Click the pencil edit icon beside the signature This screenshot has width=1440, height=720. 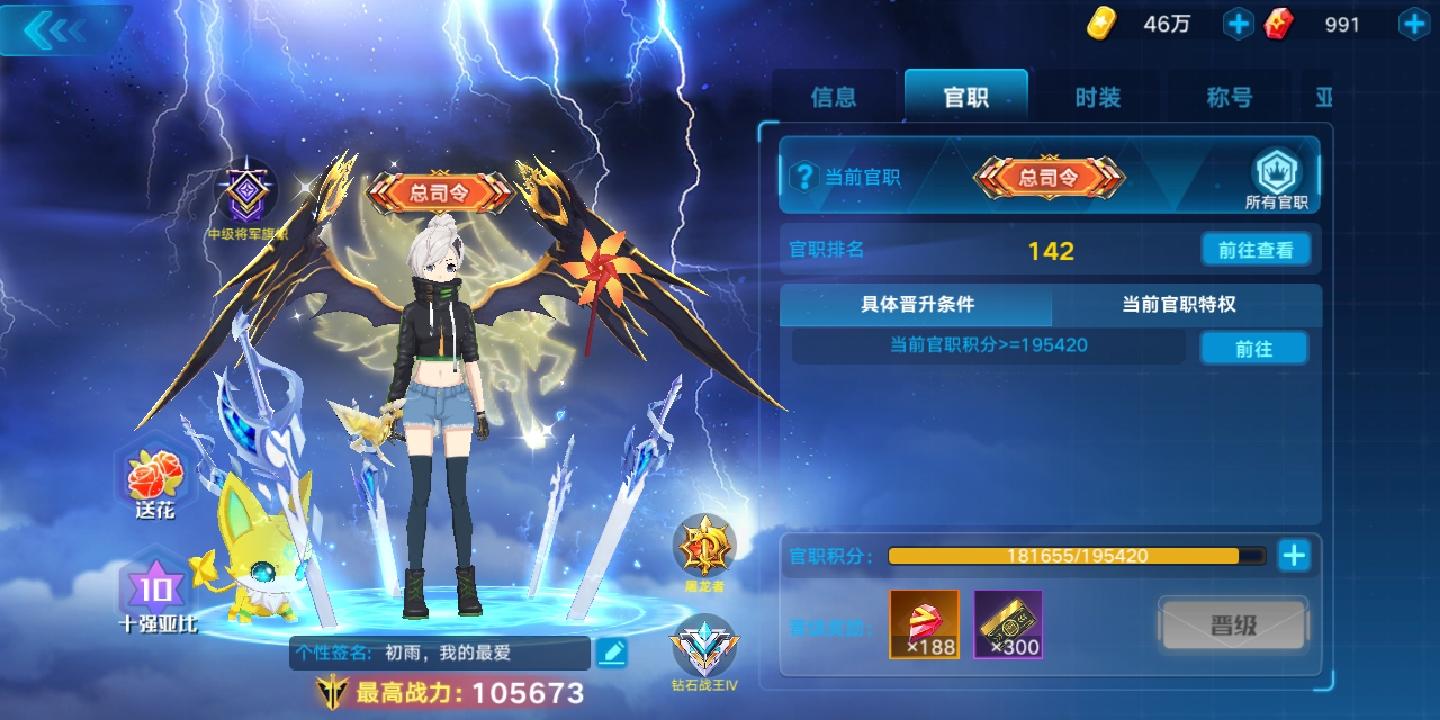point(613,653)
